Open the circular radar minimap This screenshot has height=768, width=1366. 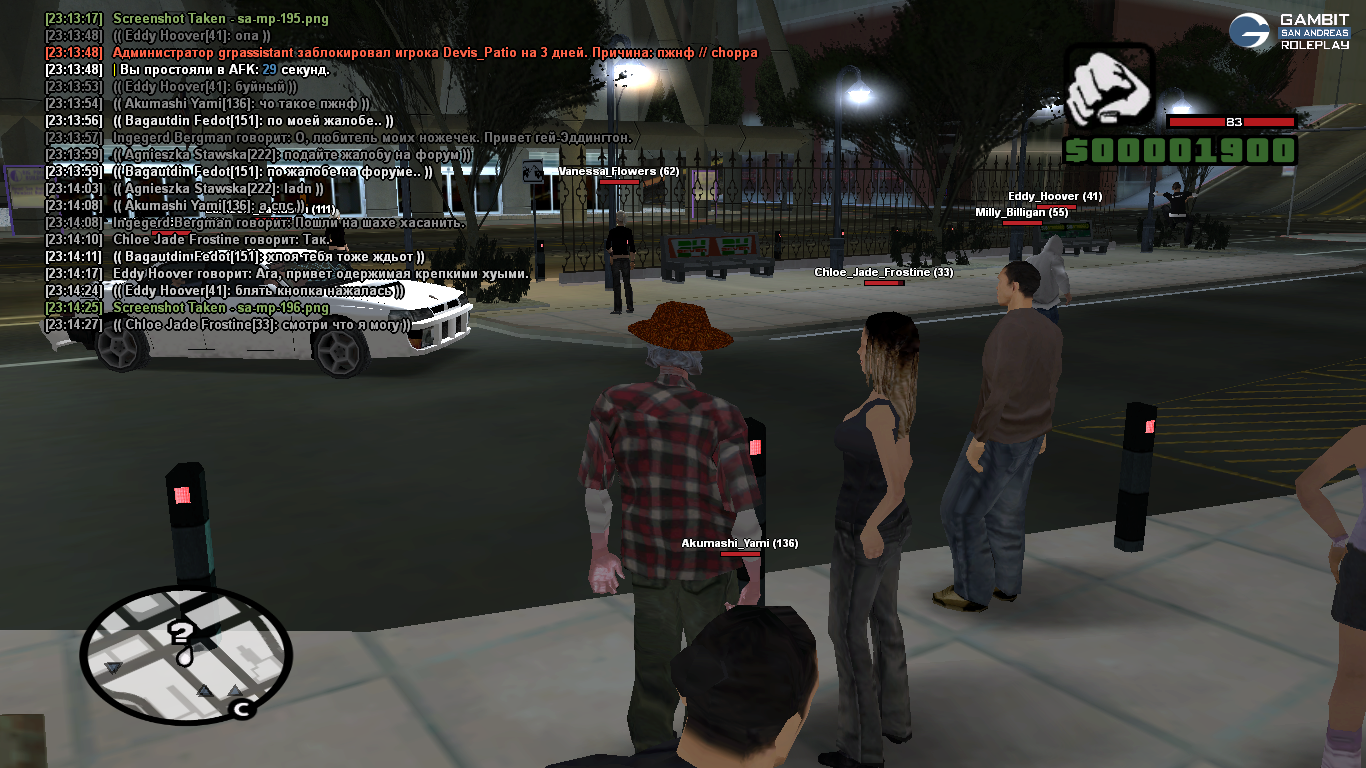click(x=186, y=654)
